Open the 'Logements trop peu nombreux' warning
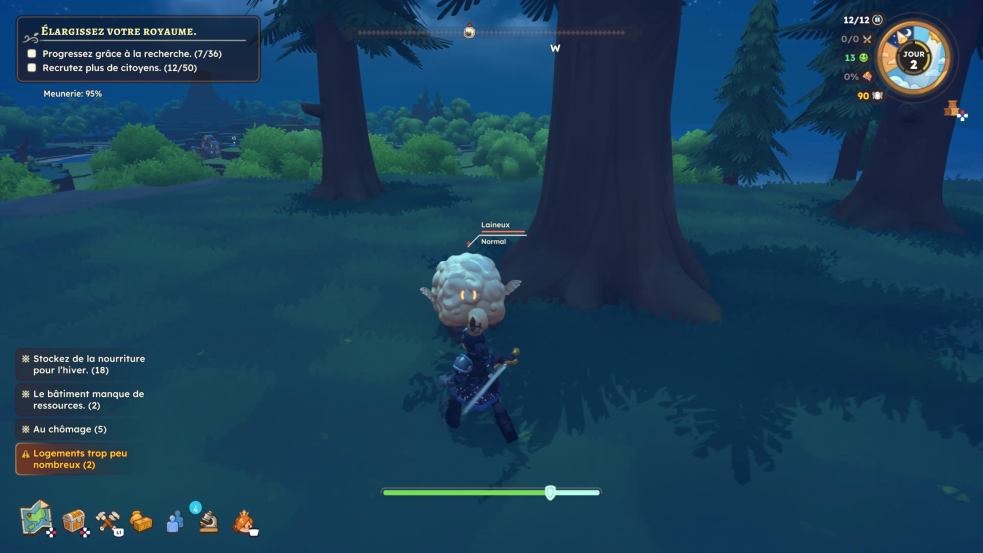The width and height of the screenshot is (983, 553). click(x=78, y=459)
